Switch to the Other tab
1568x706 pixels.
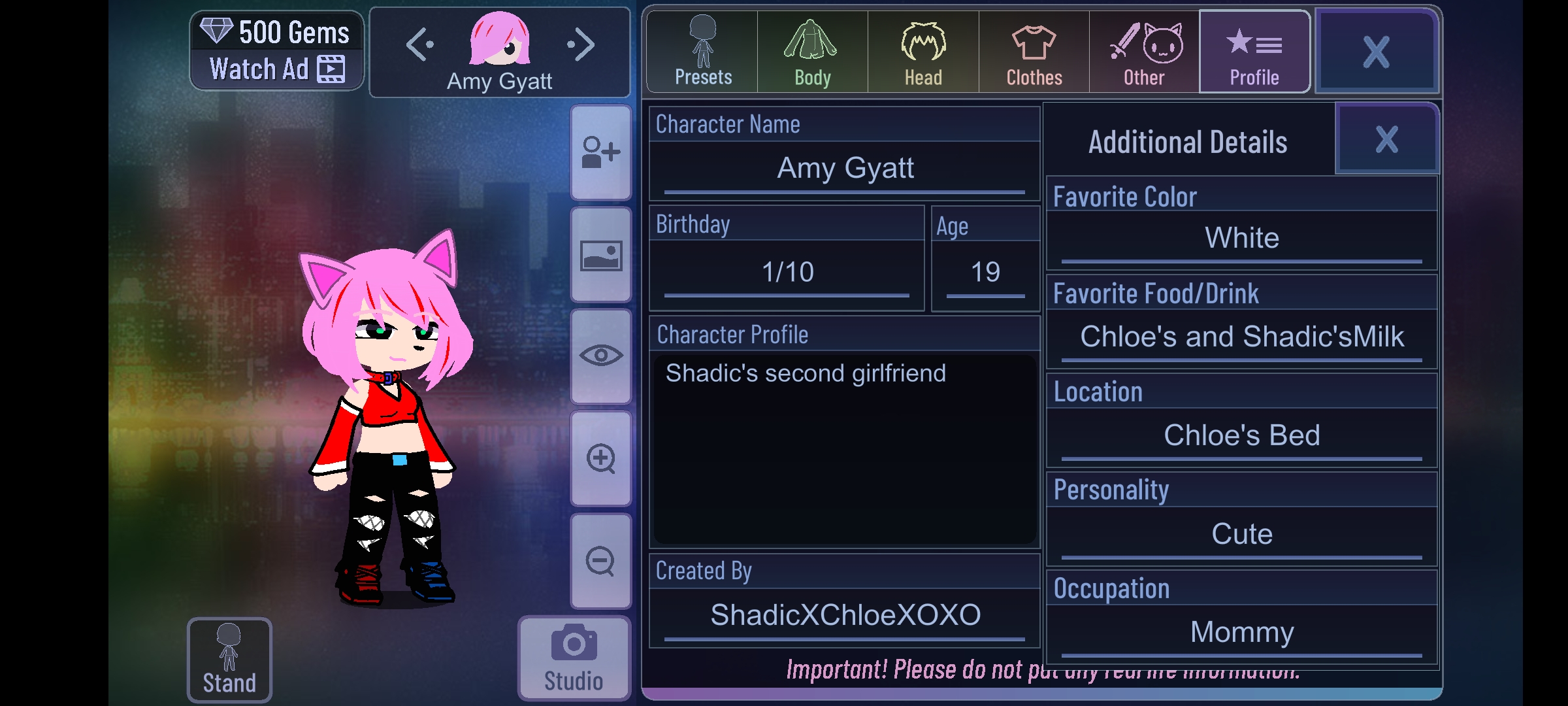point(1144,52)
